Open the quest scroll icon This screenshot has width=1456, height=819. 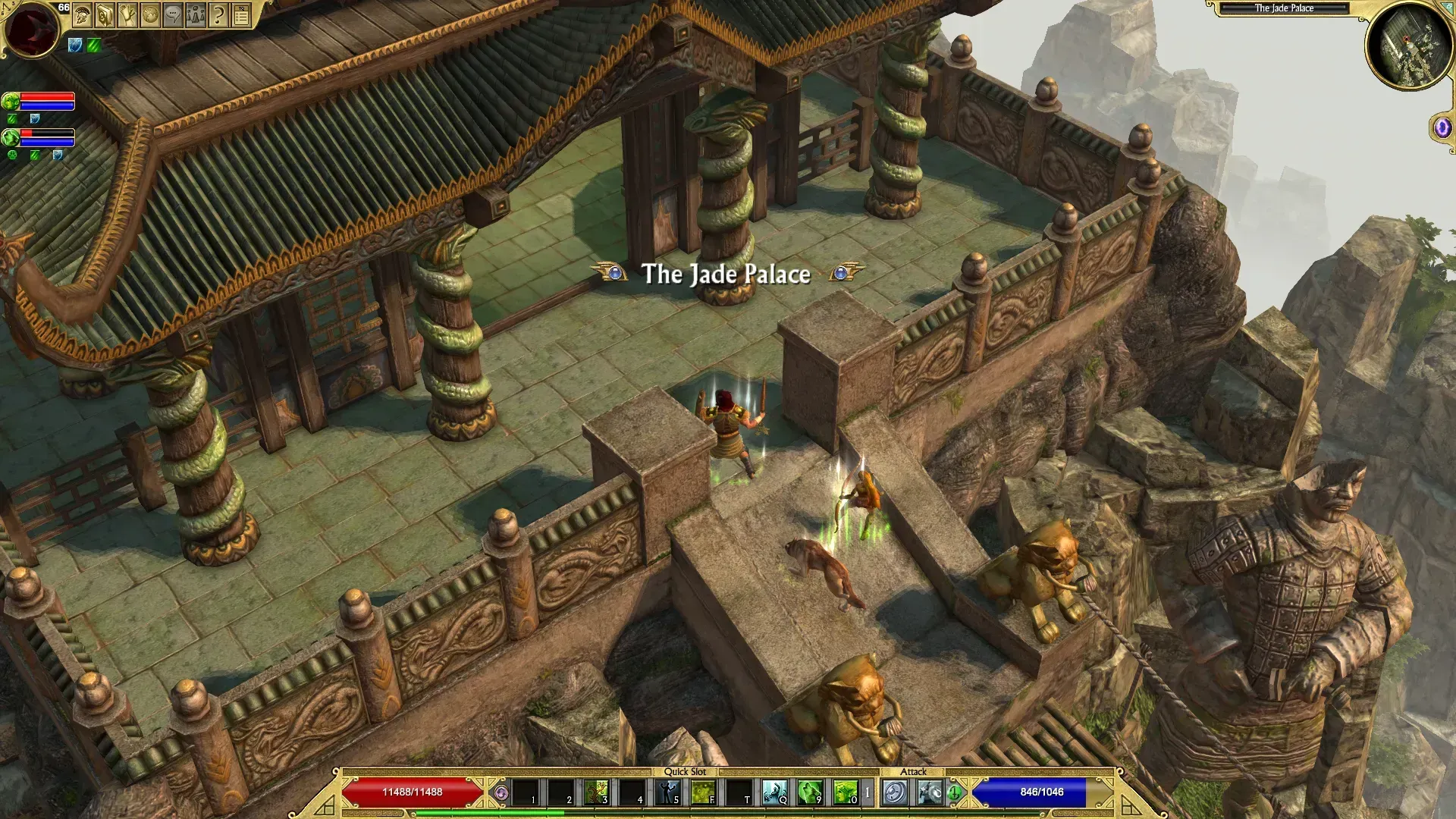127,15
